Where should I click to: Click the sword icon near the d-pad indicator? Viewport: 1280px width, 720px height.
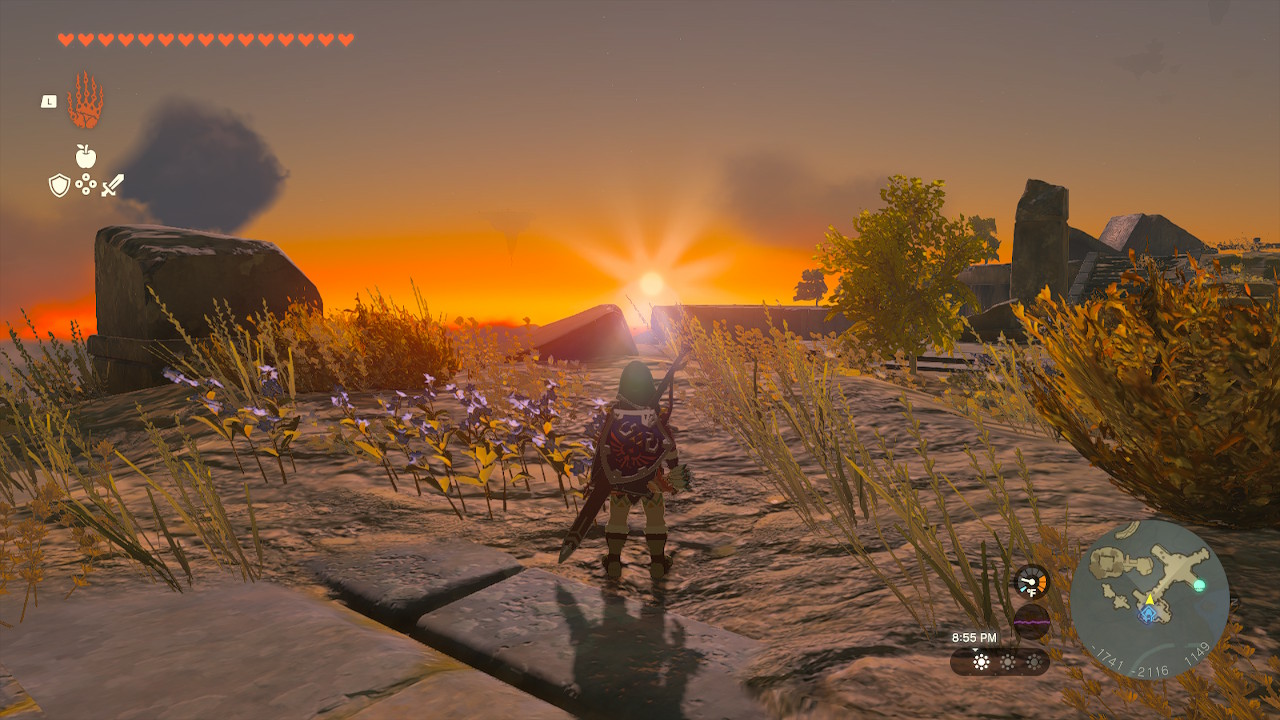(112, 186)
